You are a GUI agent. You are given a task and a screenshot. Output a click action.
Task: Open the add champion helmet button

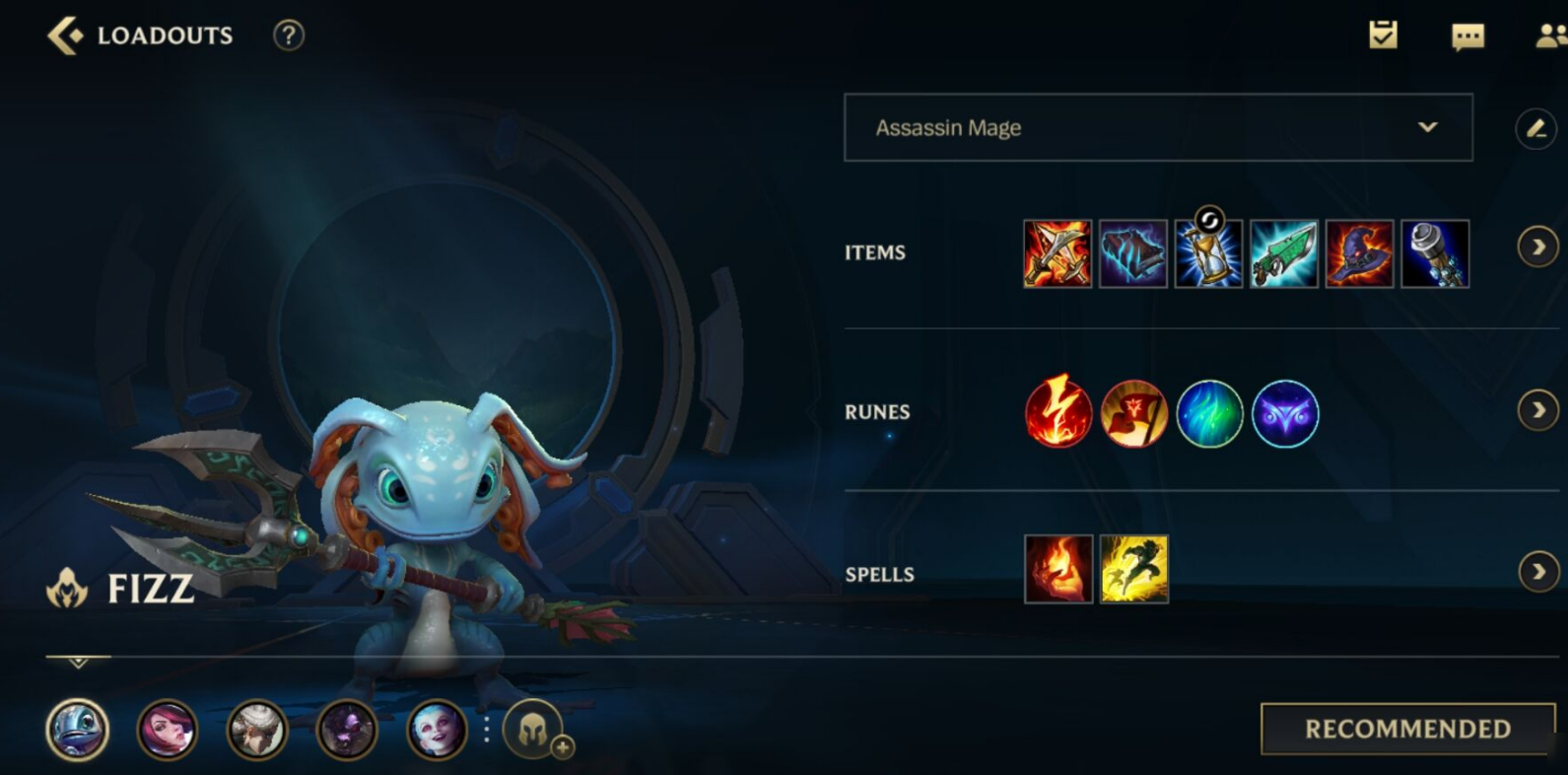533,731
